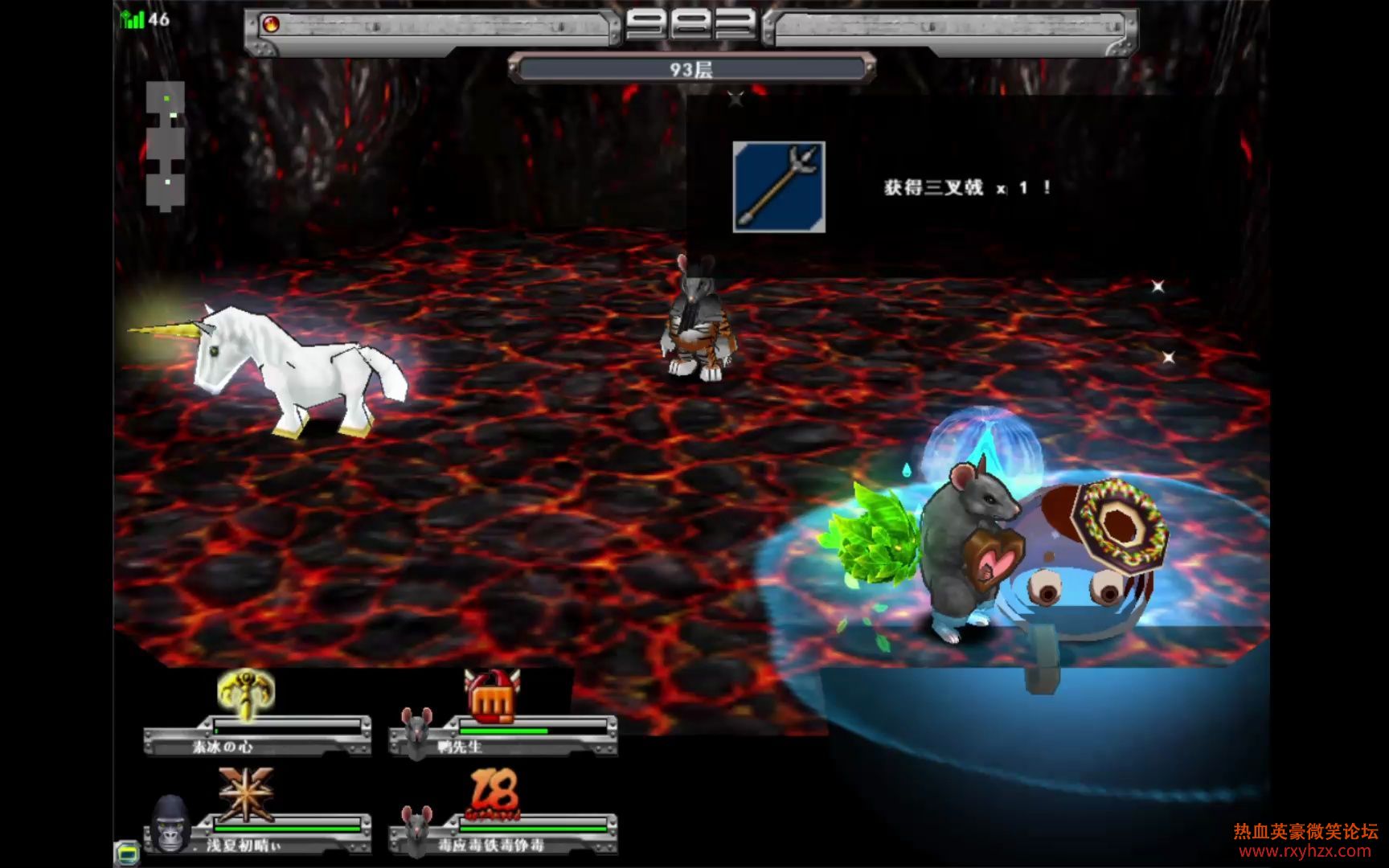The image size is (1389, 868).
Task: Select party member 毒应毒铁毒铮毒 panel
Action: click(504, 835)
